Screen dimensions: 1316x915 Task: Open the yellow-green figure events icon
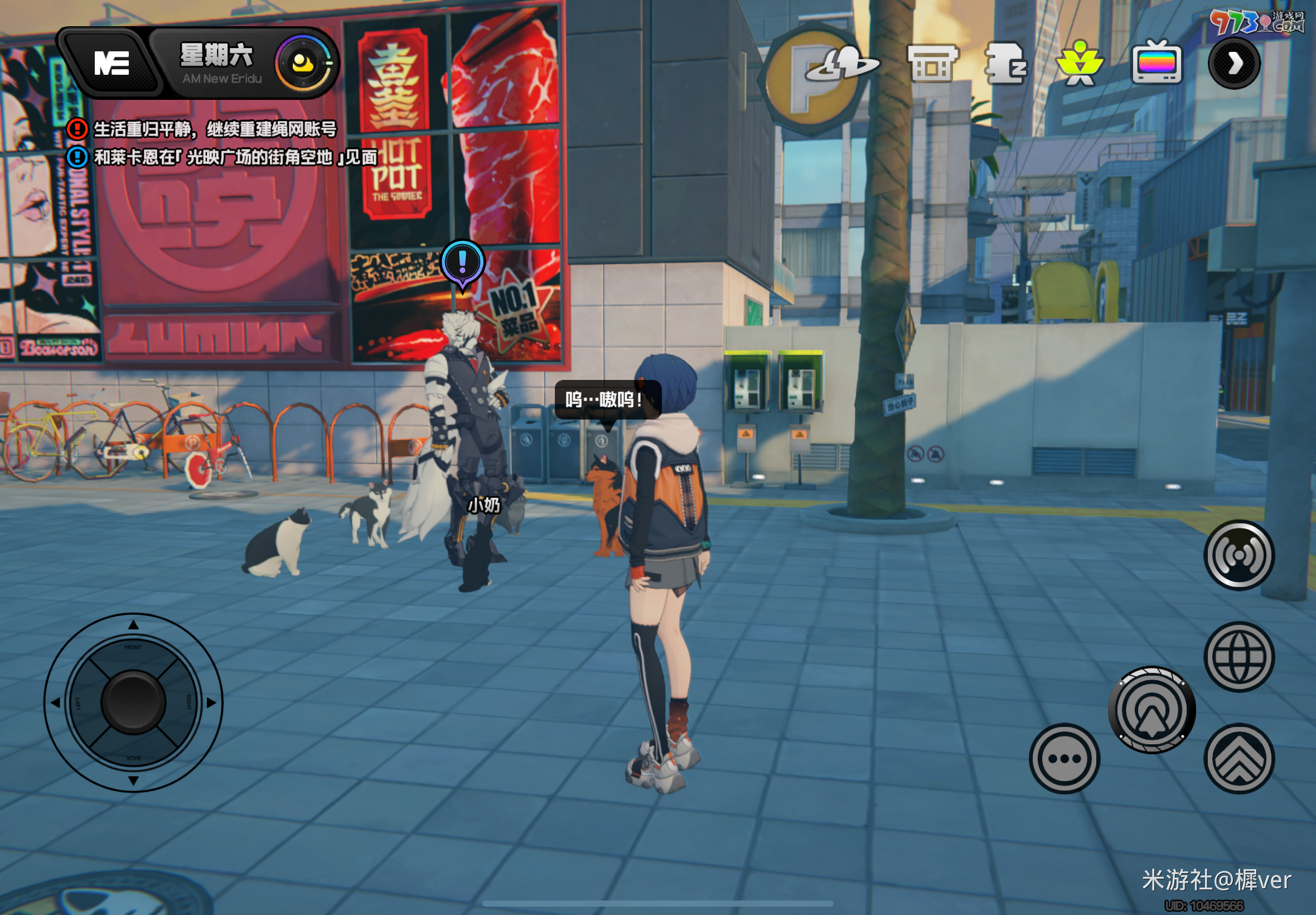click(x=1080, y=63)
